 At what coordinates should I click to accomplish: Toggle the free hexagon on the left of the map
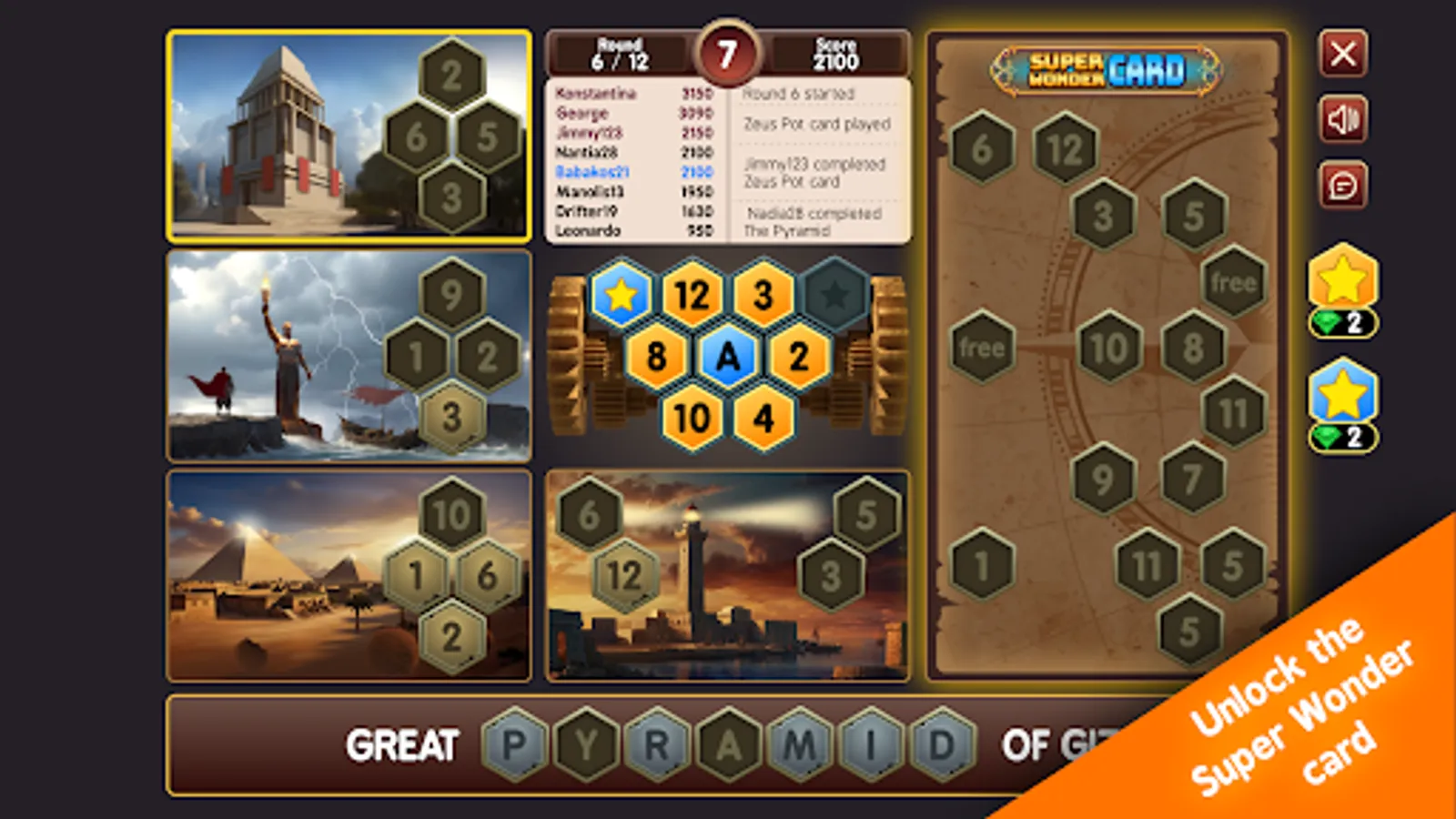click(x=981, y=346)
